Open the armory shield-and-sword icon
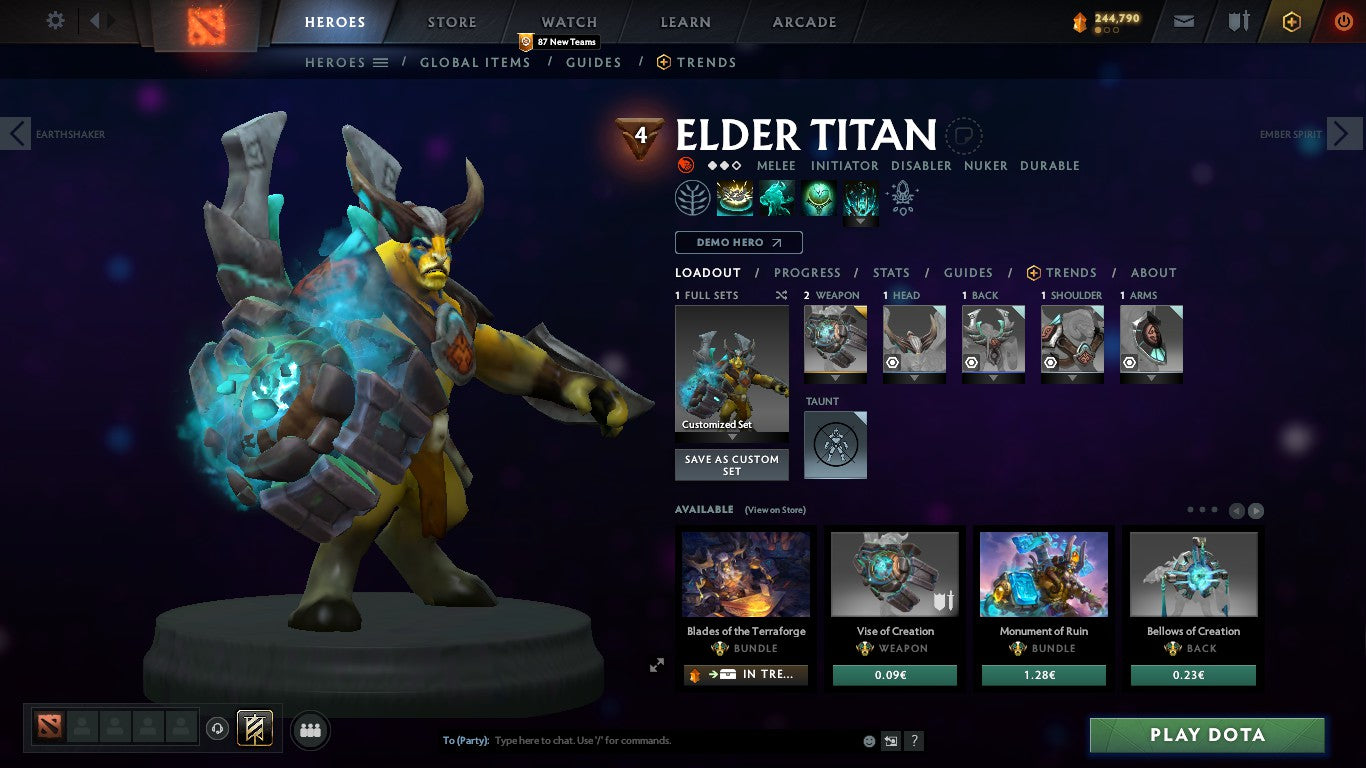Screen dimensions: 1366x768 click(1239, 20)
